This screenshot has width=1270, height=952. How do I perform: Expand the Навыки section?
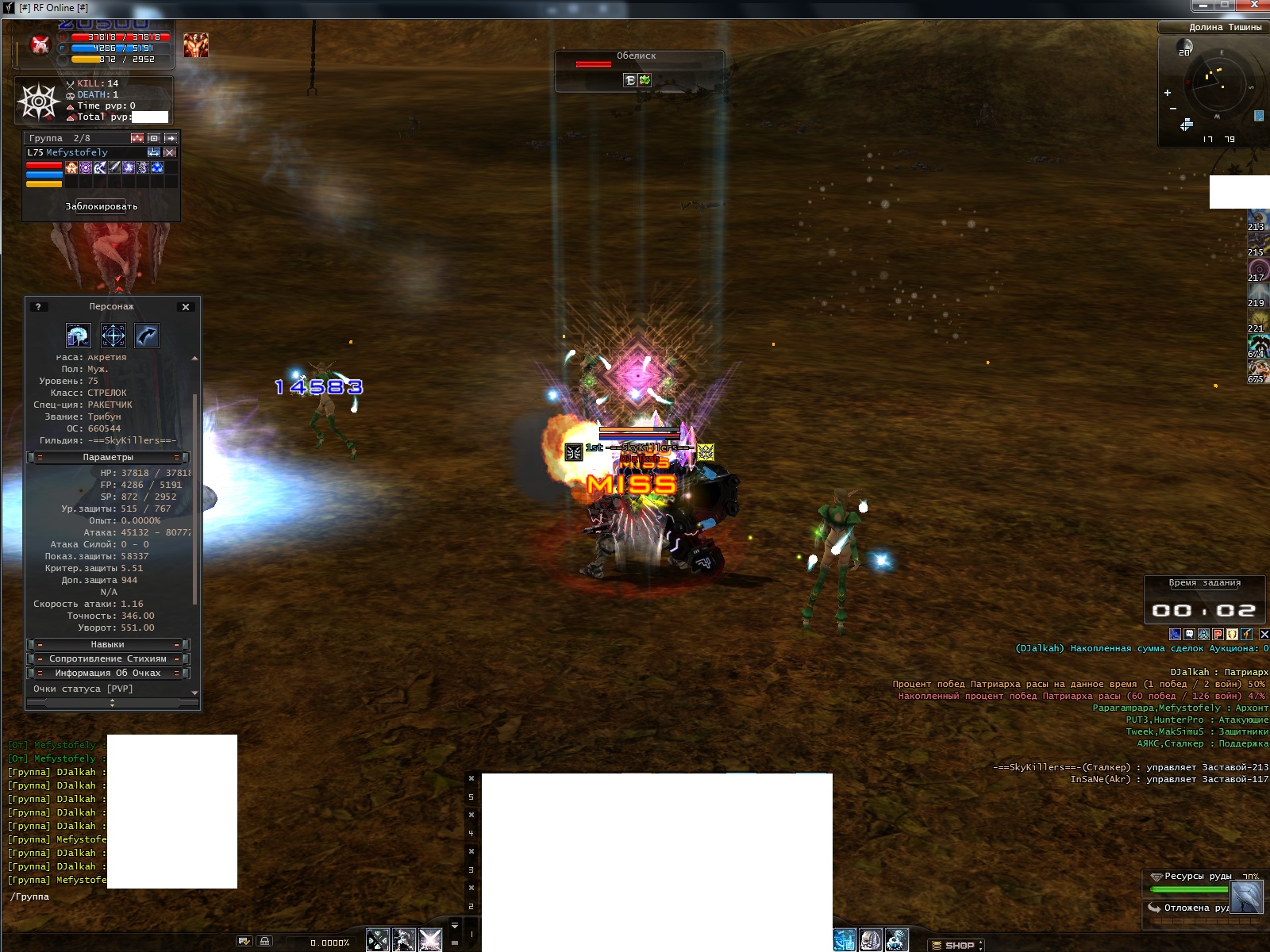click(x=108, y=644)
